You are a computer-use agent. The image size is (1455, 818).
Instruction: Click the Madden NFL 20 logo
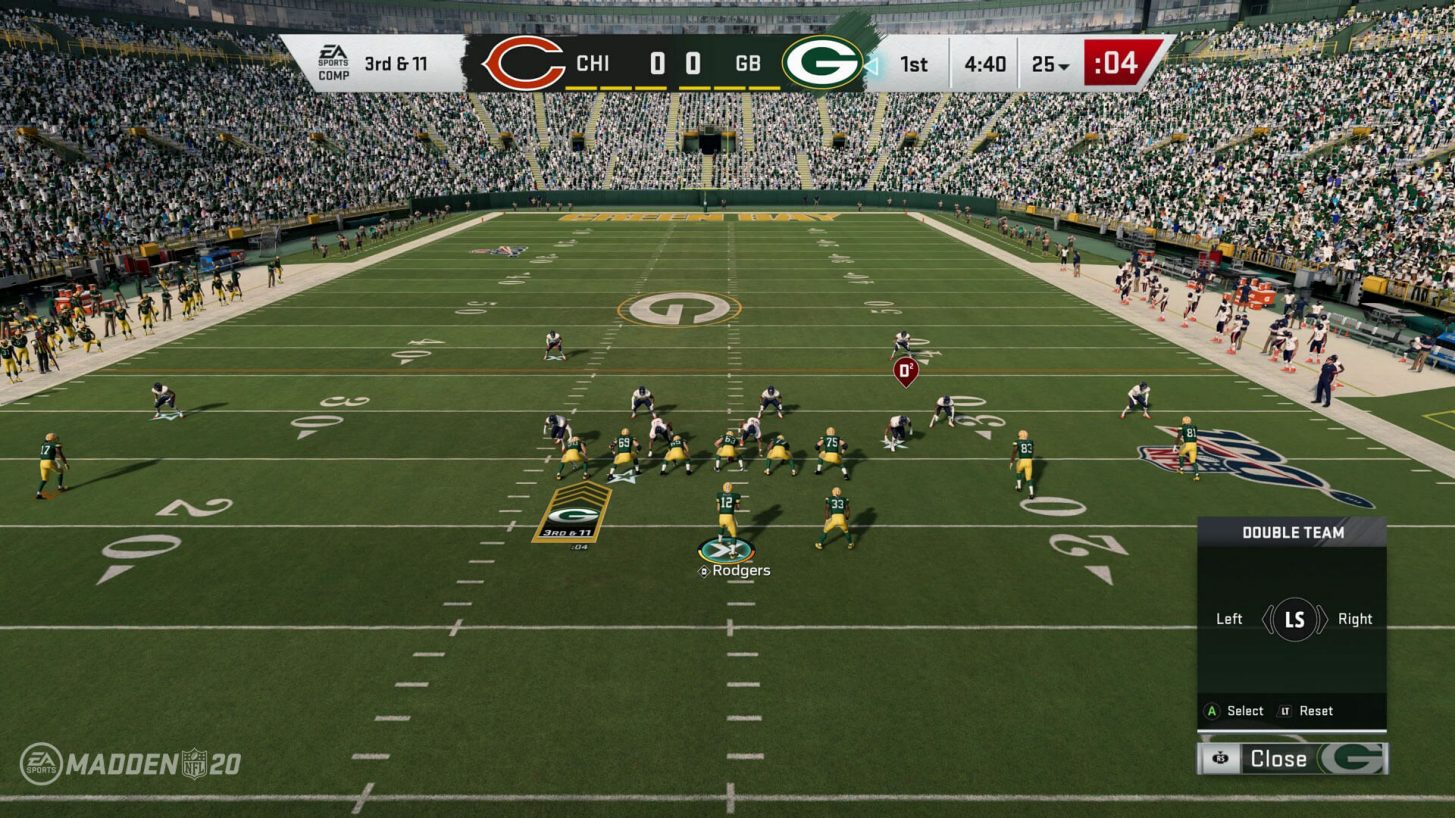click(130, 761)
